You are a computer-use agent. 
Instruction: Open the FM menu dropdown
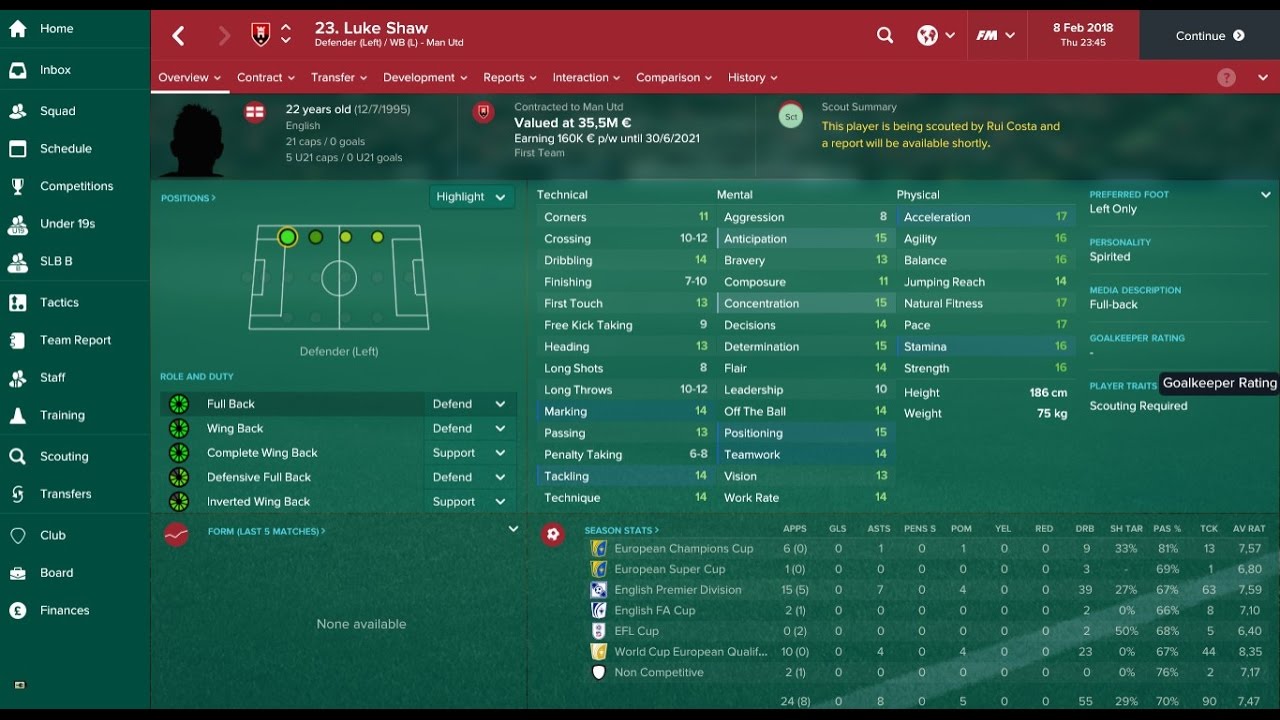995,36
